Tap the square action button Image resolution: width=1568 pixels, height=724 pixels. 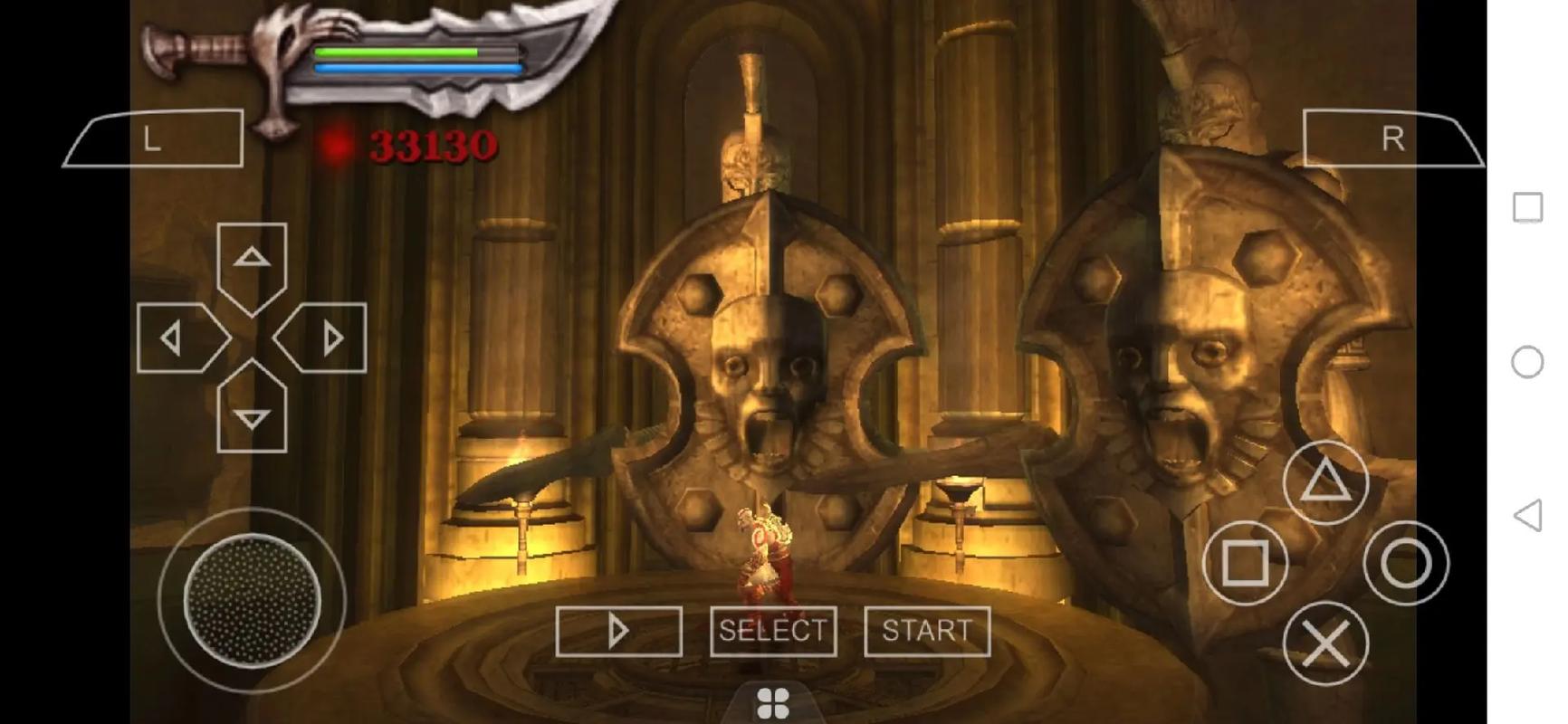point(1245,563)
